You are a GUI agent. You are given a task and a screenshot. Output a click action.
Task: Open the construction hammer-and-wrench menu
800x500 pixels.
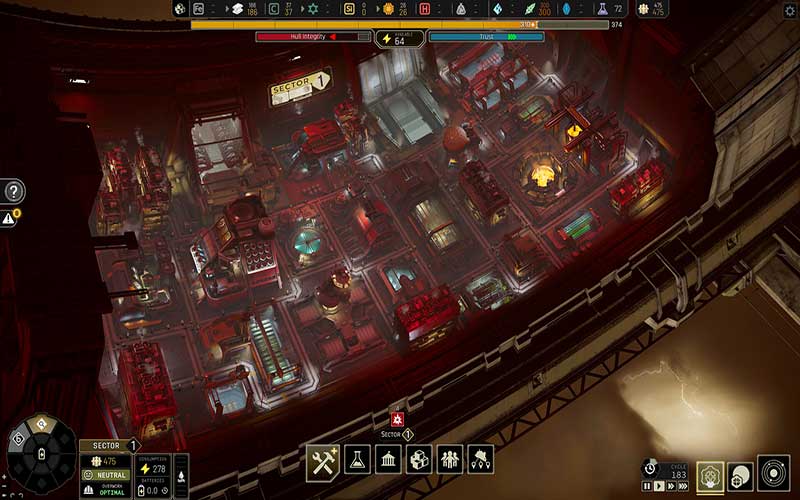click(323, 459)
